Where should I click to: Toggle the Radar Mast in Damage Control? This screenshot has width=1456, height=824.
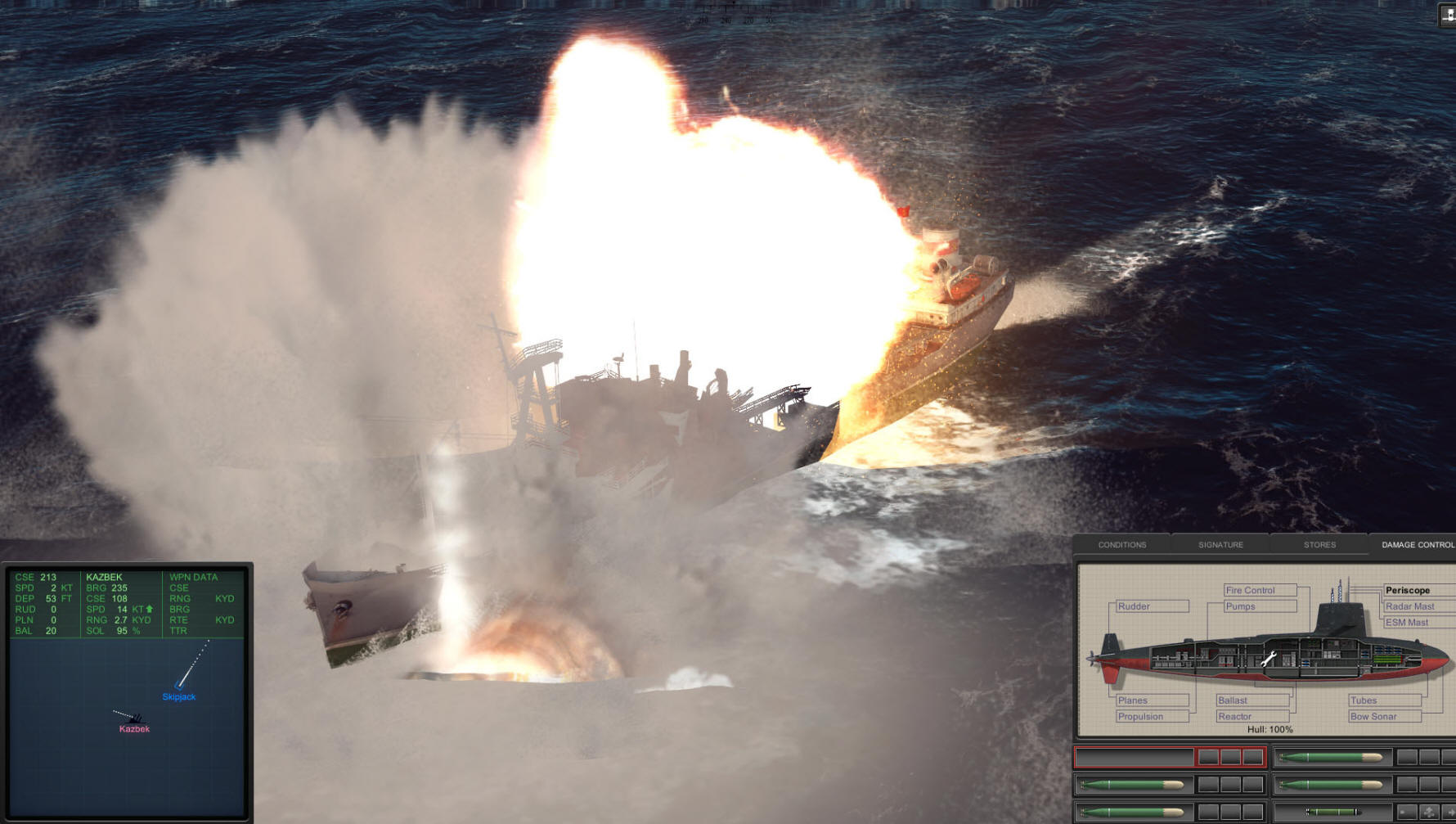point(1409,606)
